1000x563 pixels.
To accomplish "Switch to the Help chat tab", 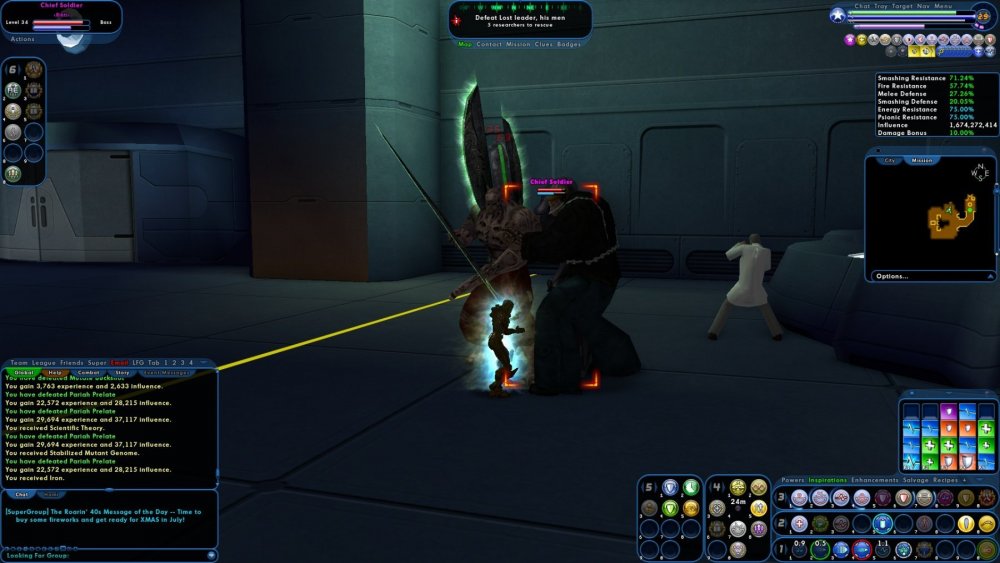I will click(54, 372).
